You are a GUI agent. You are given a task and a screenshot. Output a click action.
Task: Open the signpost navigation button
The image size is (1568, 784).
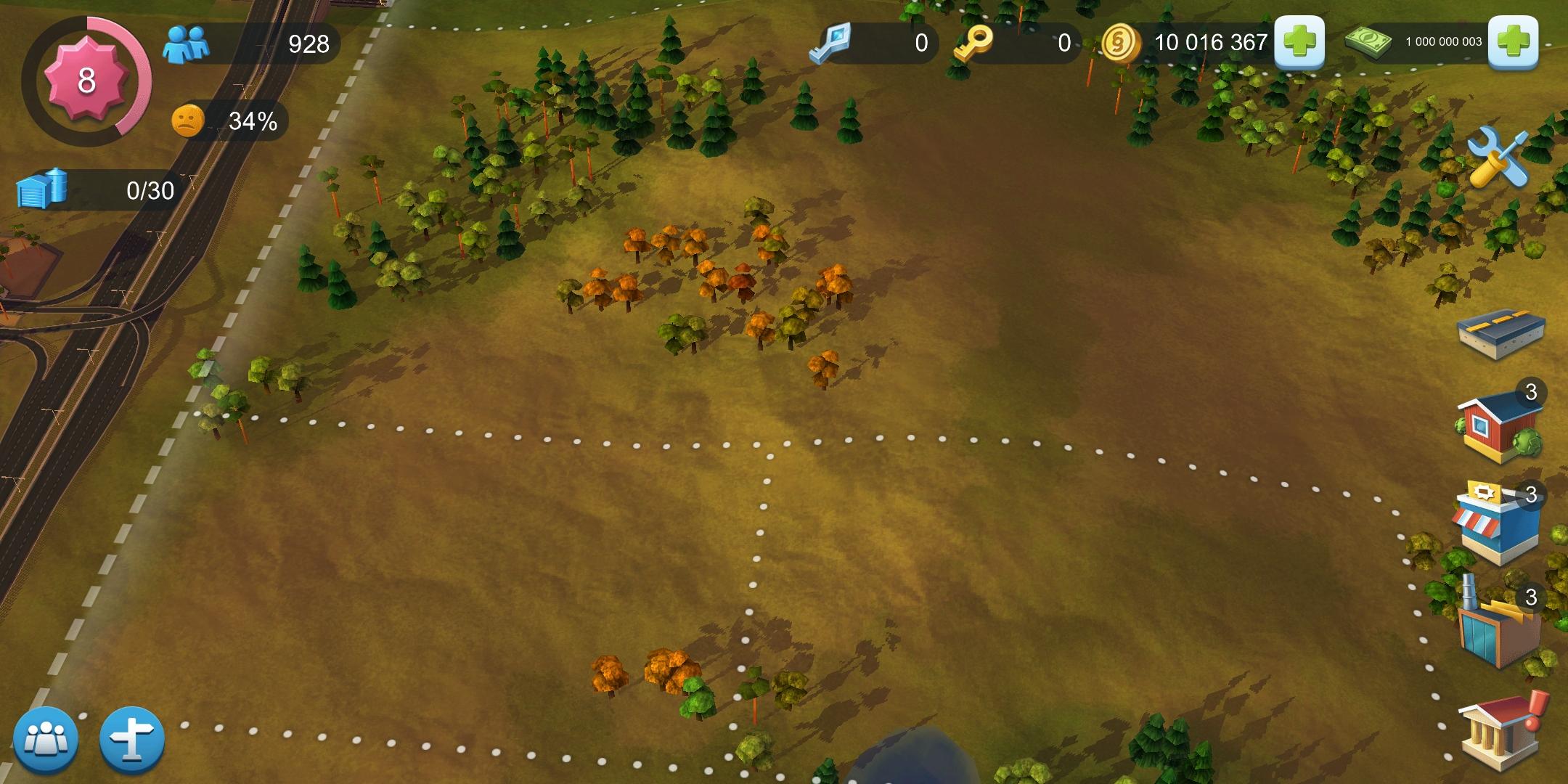[x=132, y=740]
